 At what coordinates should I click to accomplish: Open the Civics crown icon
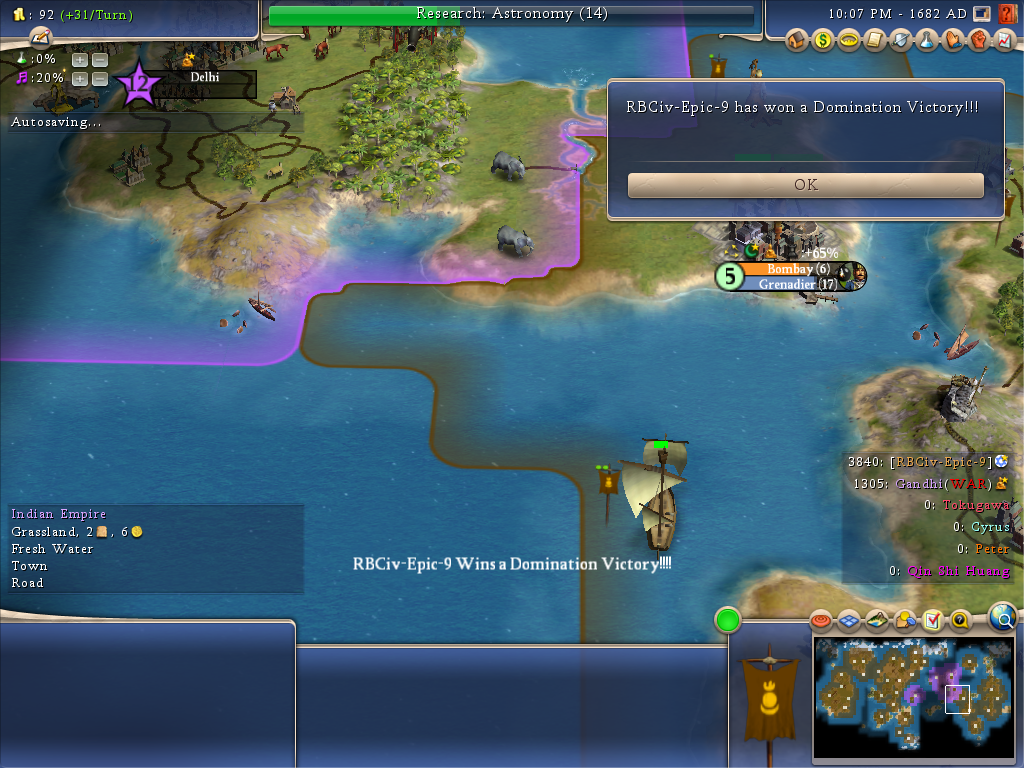click(849, 41)
